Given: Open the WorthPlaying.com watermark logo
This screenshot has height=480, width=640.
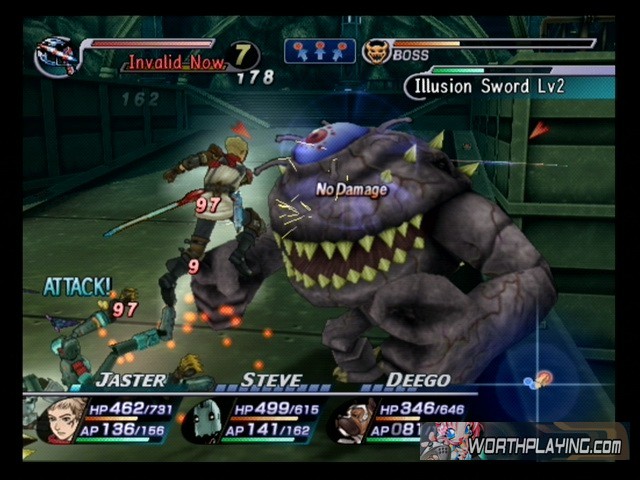Looking at the screenshot, I should click(x=525, y=443).
